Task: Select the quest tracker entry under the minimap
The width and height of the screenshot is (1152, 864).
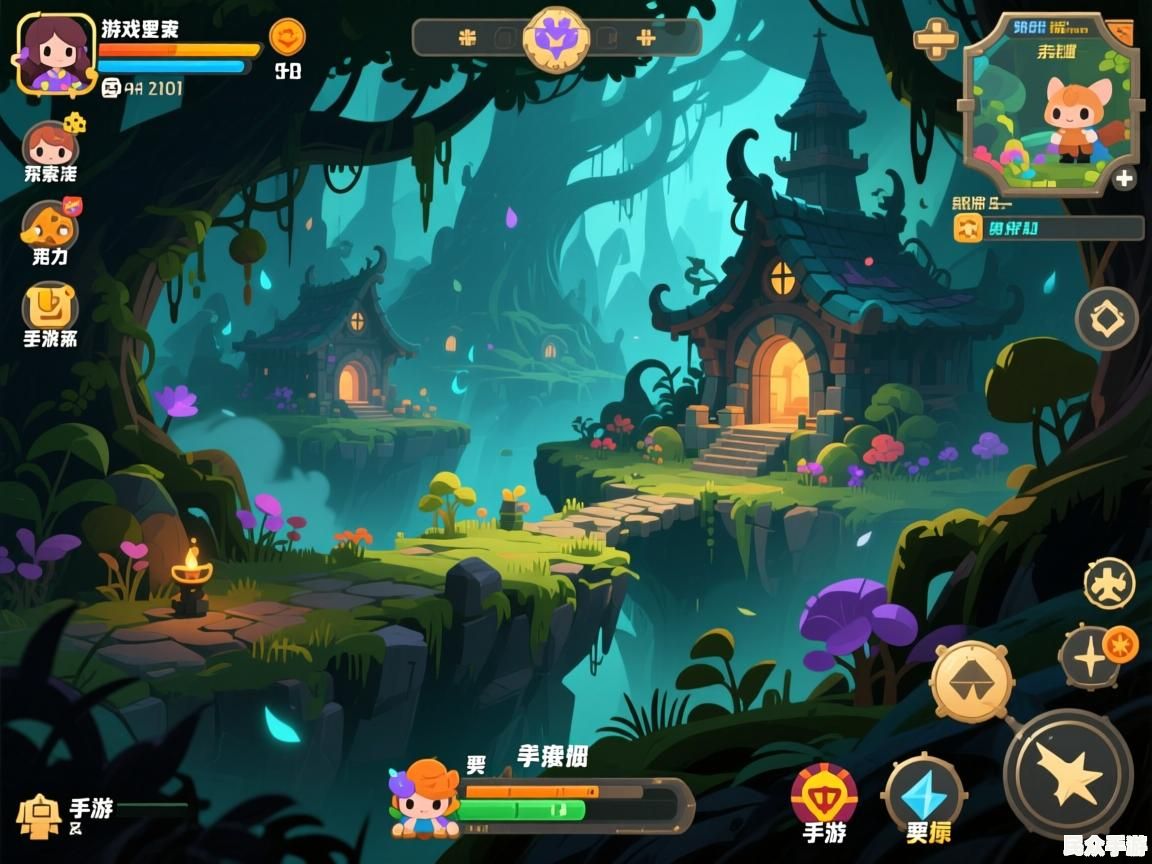Action: (1048, 228)
